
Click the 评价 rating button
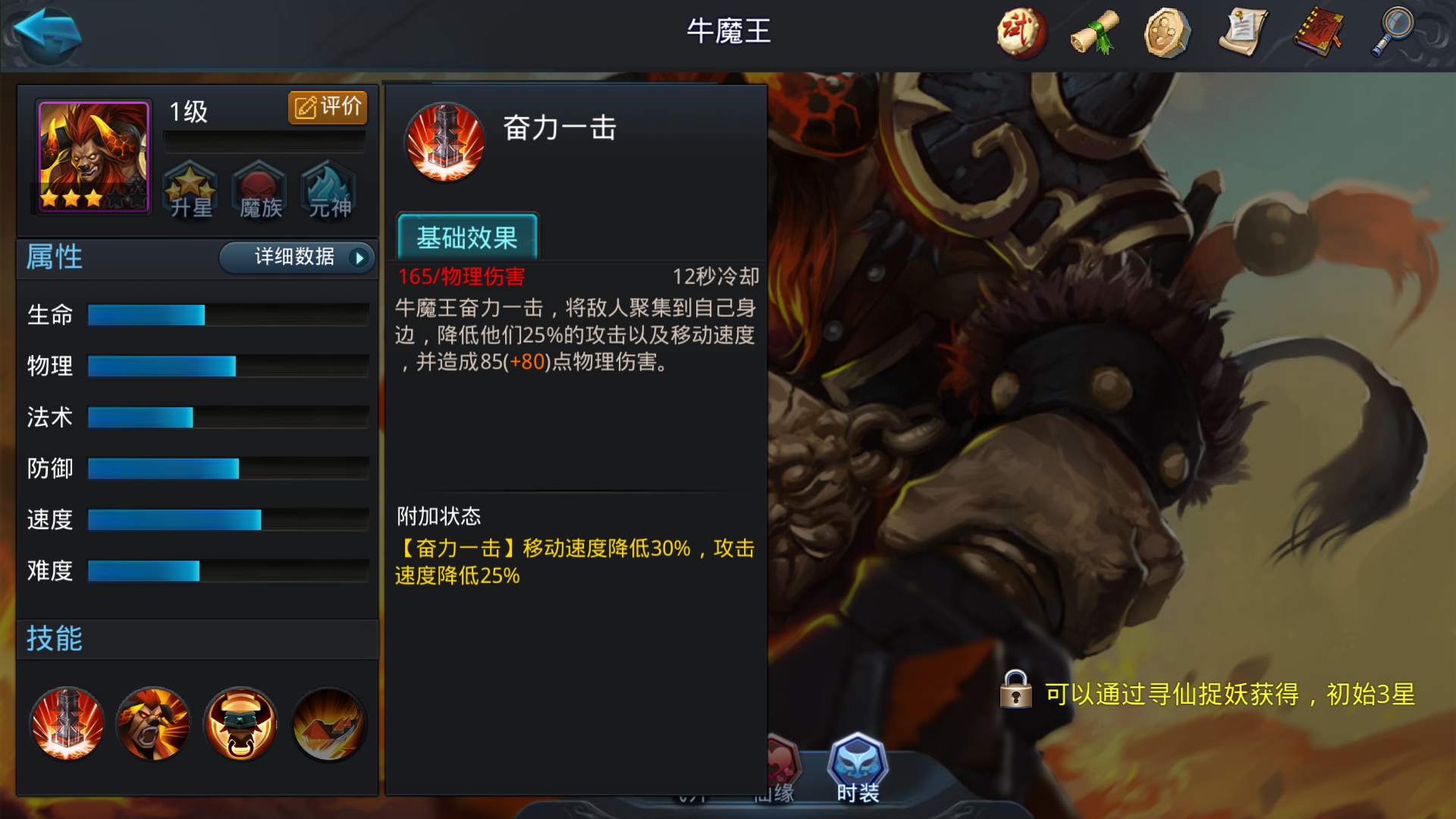pos(328,107)
